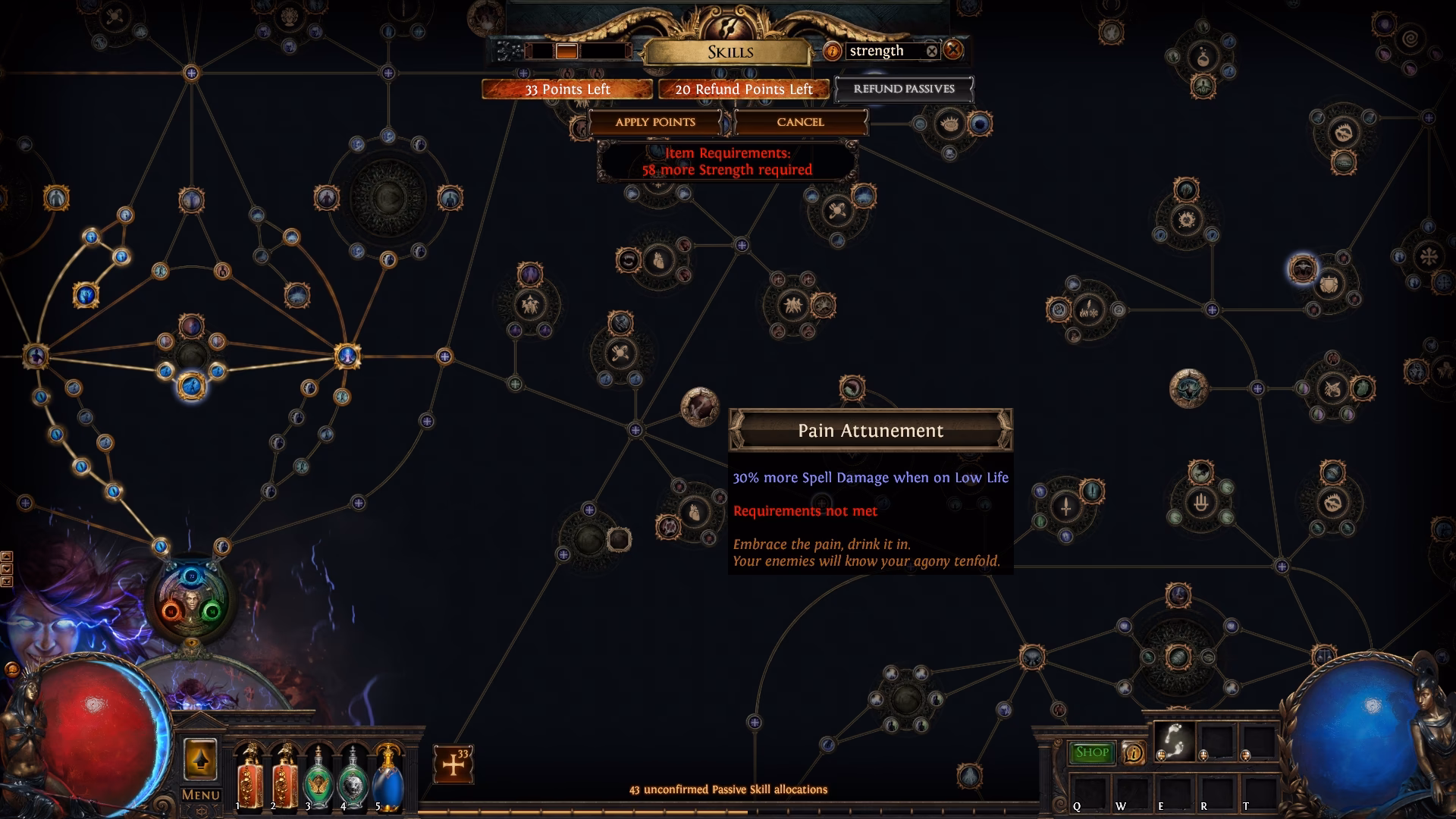Apply the pending passive points
This screenshot has width=1456, height=819.
(x=655, y=122)
